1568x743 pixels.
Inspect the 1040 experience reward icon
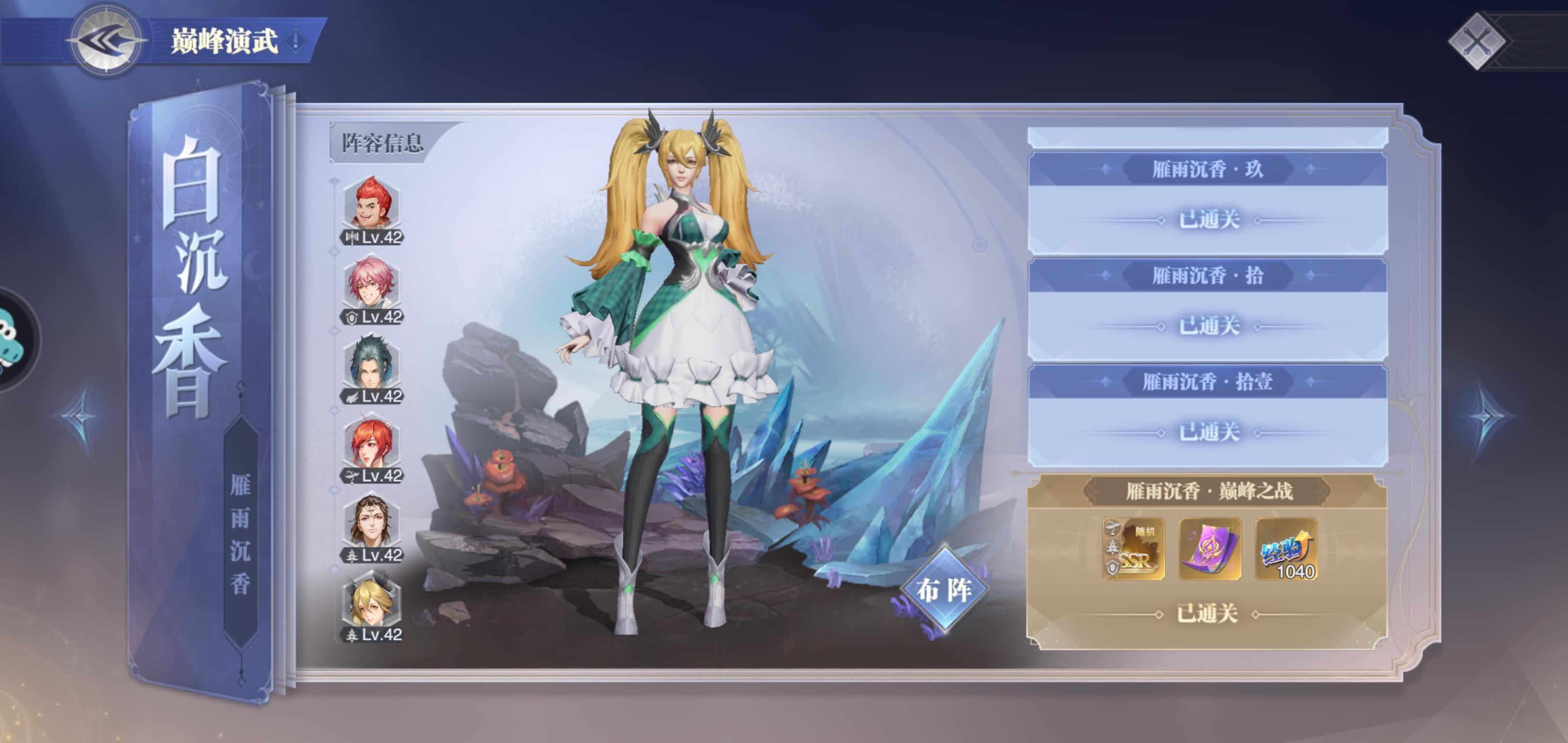click(1287, 548)
